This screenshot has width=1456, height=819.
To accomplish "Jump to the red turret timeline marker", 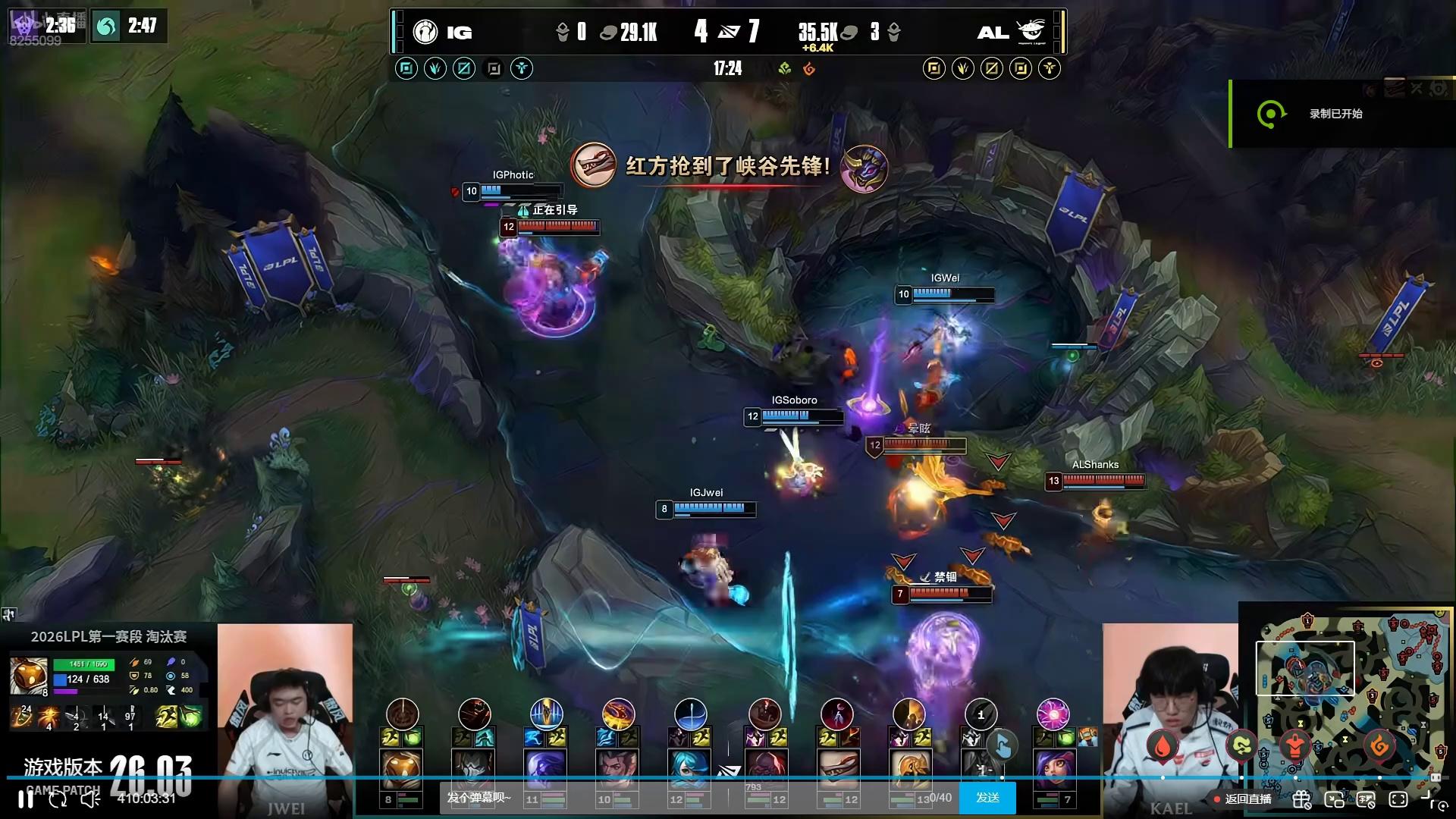I will click(1295, 747).
